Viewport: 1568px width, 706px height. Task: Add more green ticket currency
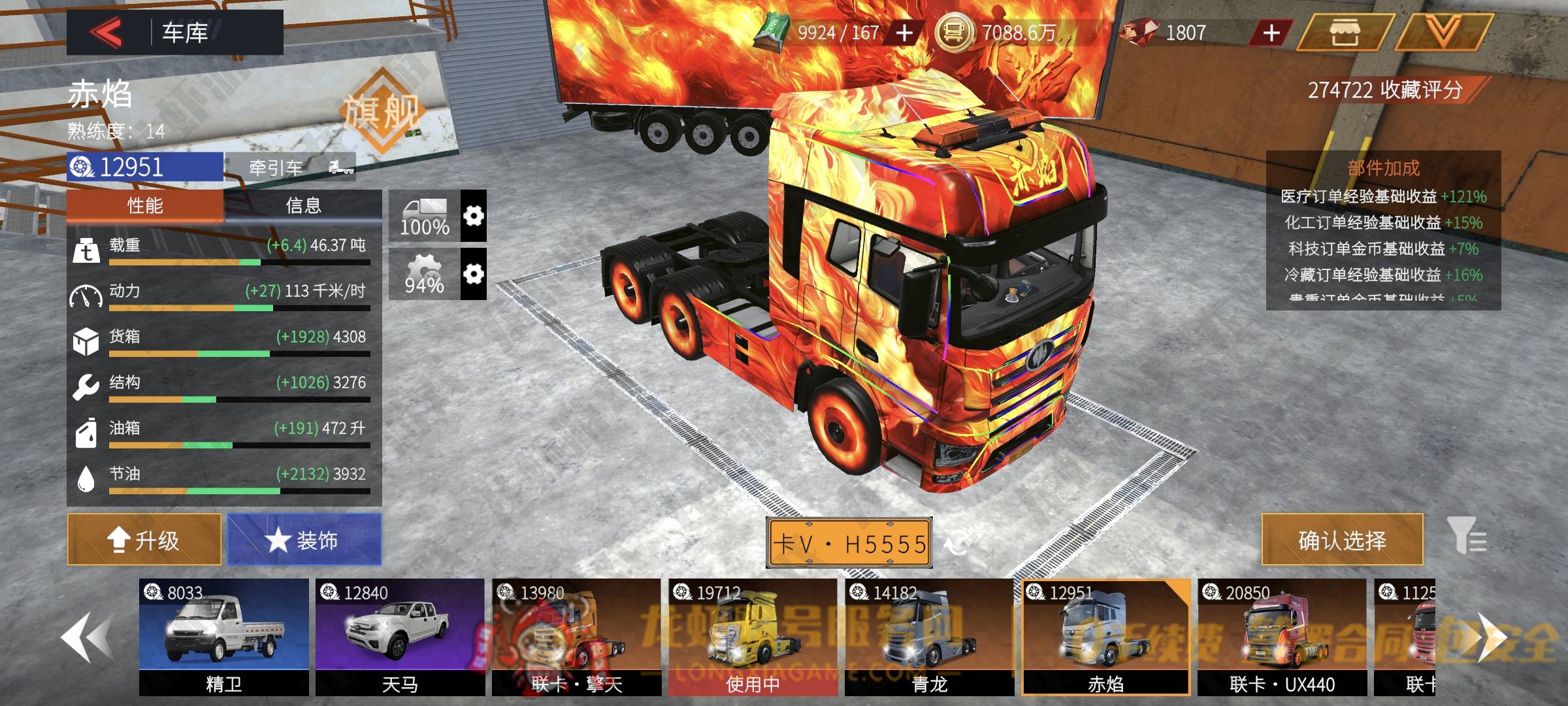(x=904, y=33)
